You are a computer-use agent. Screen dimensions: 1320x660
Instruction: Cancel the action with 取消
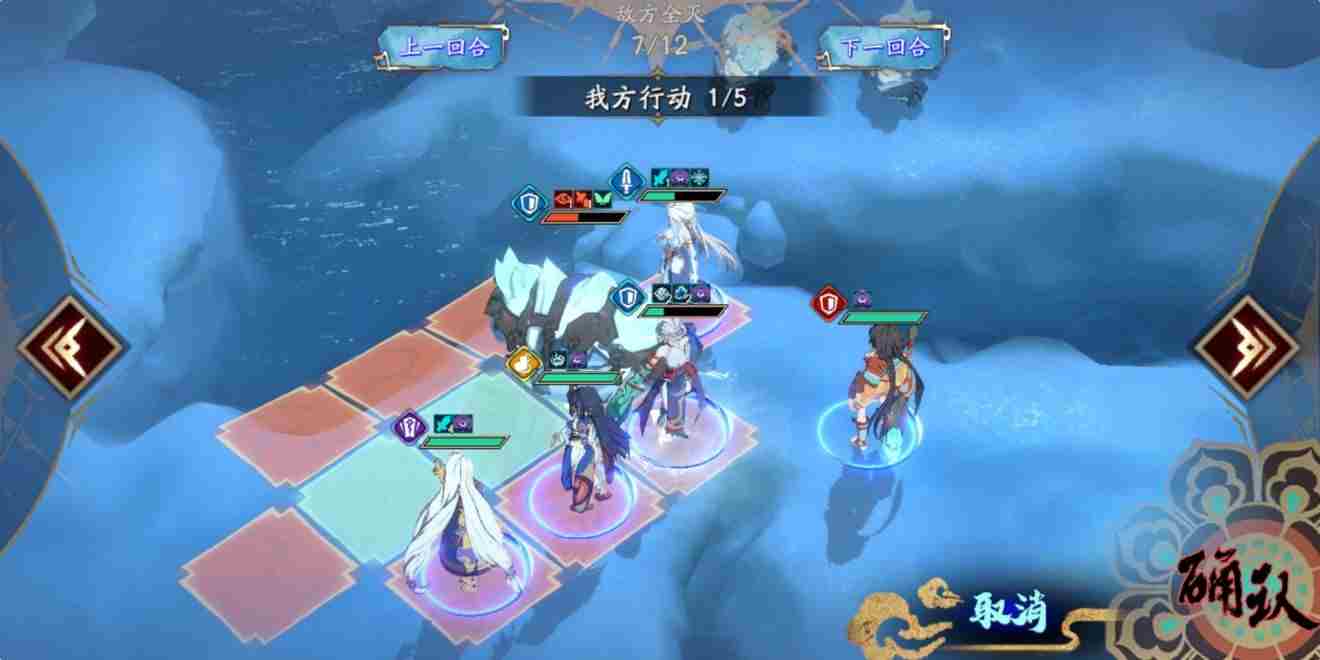click(1007, 611)
